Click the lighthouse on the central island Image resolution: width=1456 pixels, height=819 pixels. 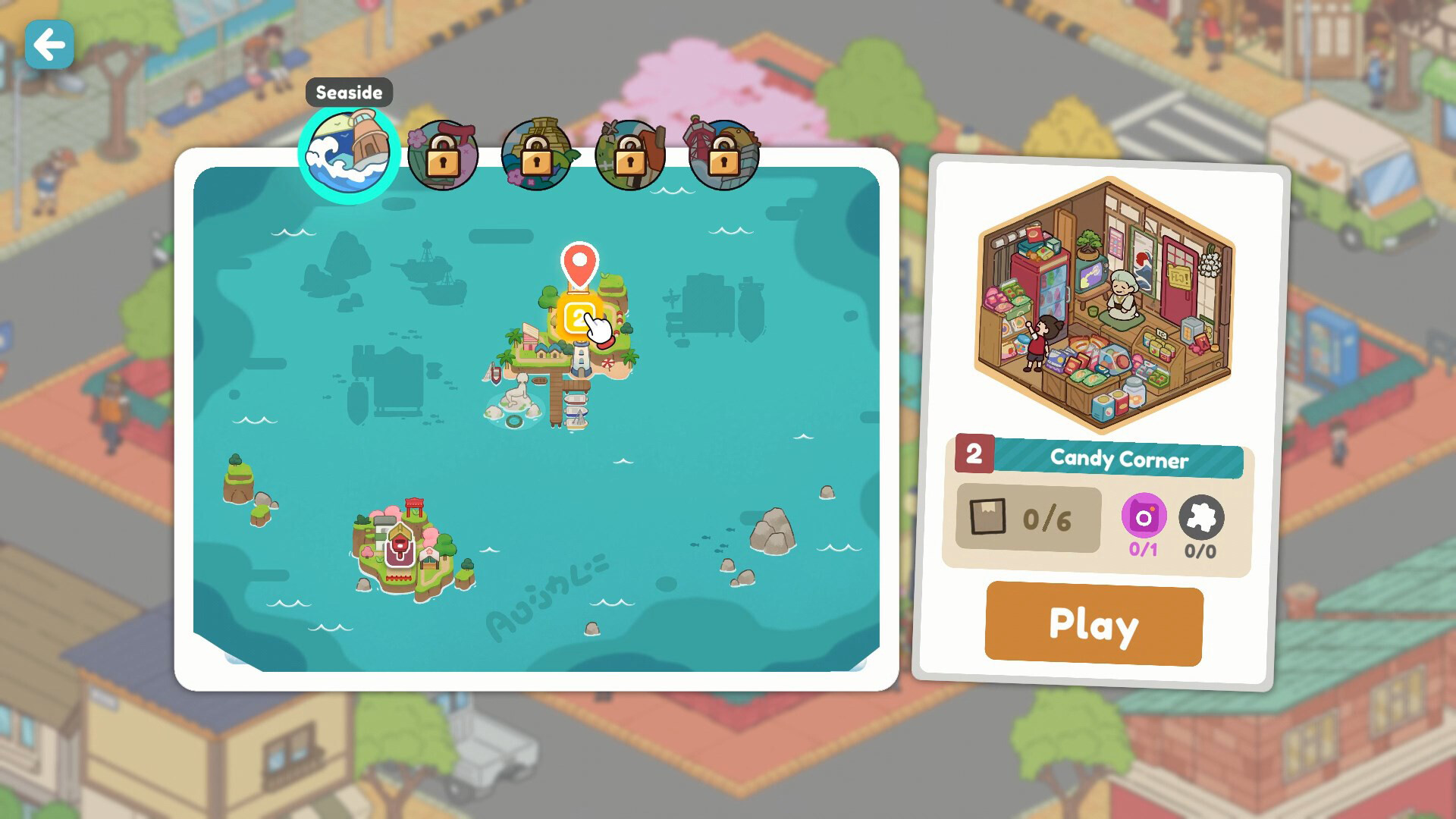[x=581, y=358]
